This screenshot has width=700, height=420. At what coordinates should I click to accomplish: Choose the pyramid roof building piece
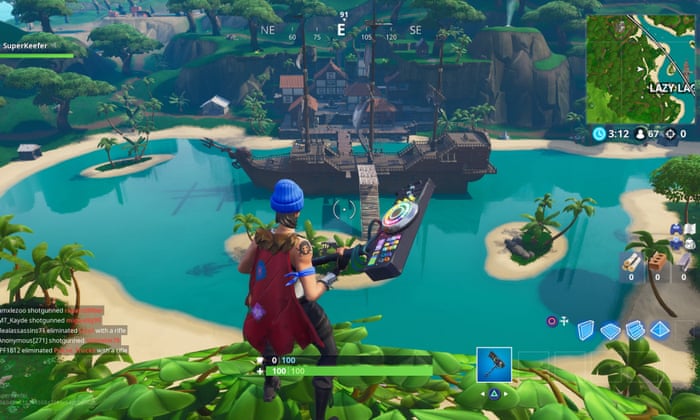pyautogui.click(x=660, y=329)
